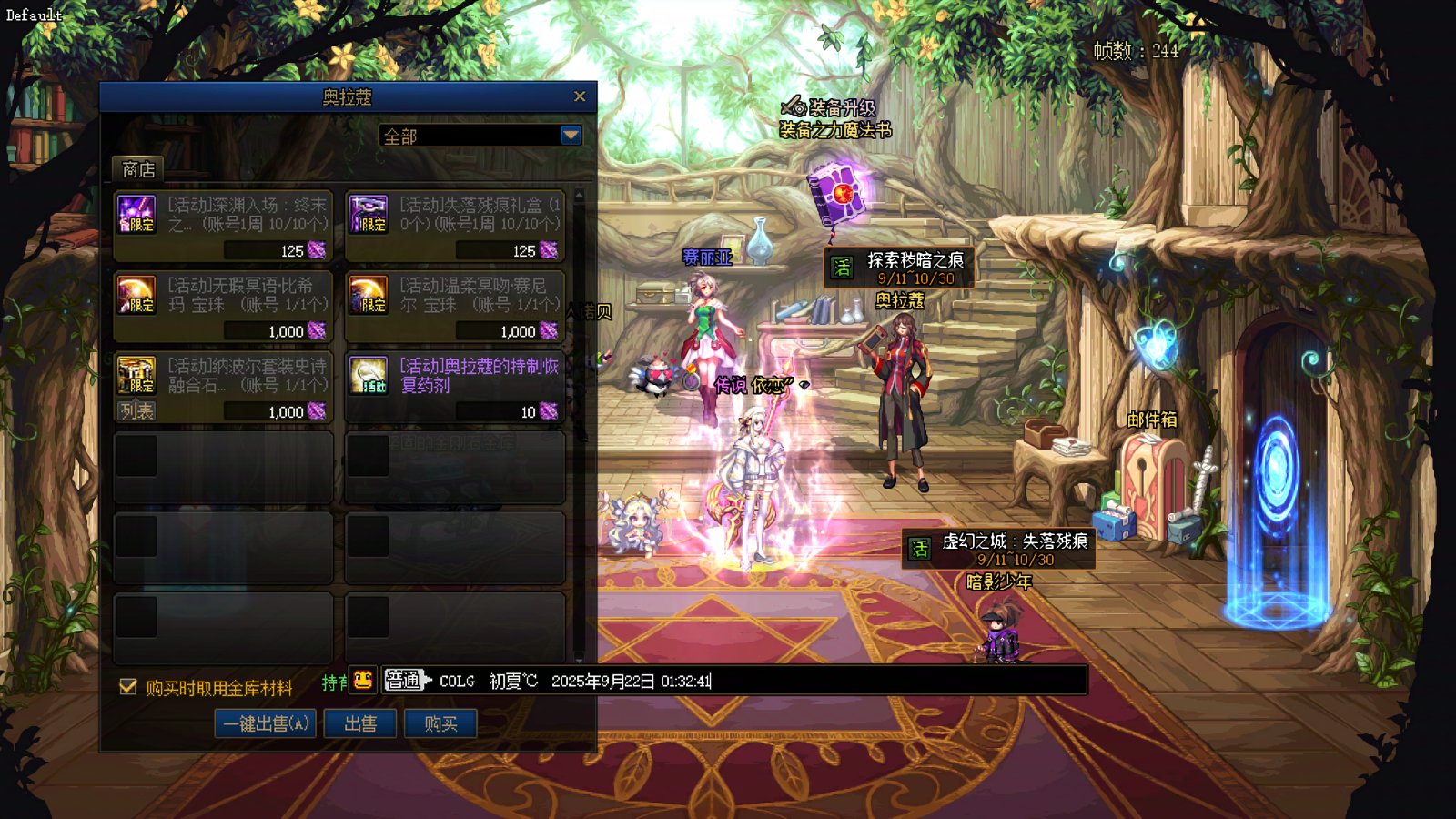Choose the 无瑕冥语·比希玛 宝珠 item

click(223, 306)
